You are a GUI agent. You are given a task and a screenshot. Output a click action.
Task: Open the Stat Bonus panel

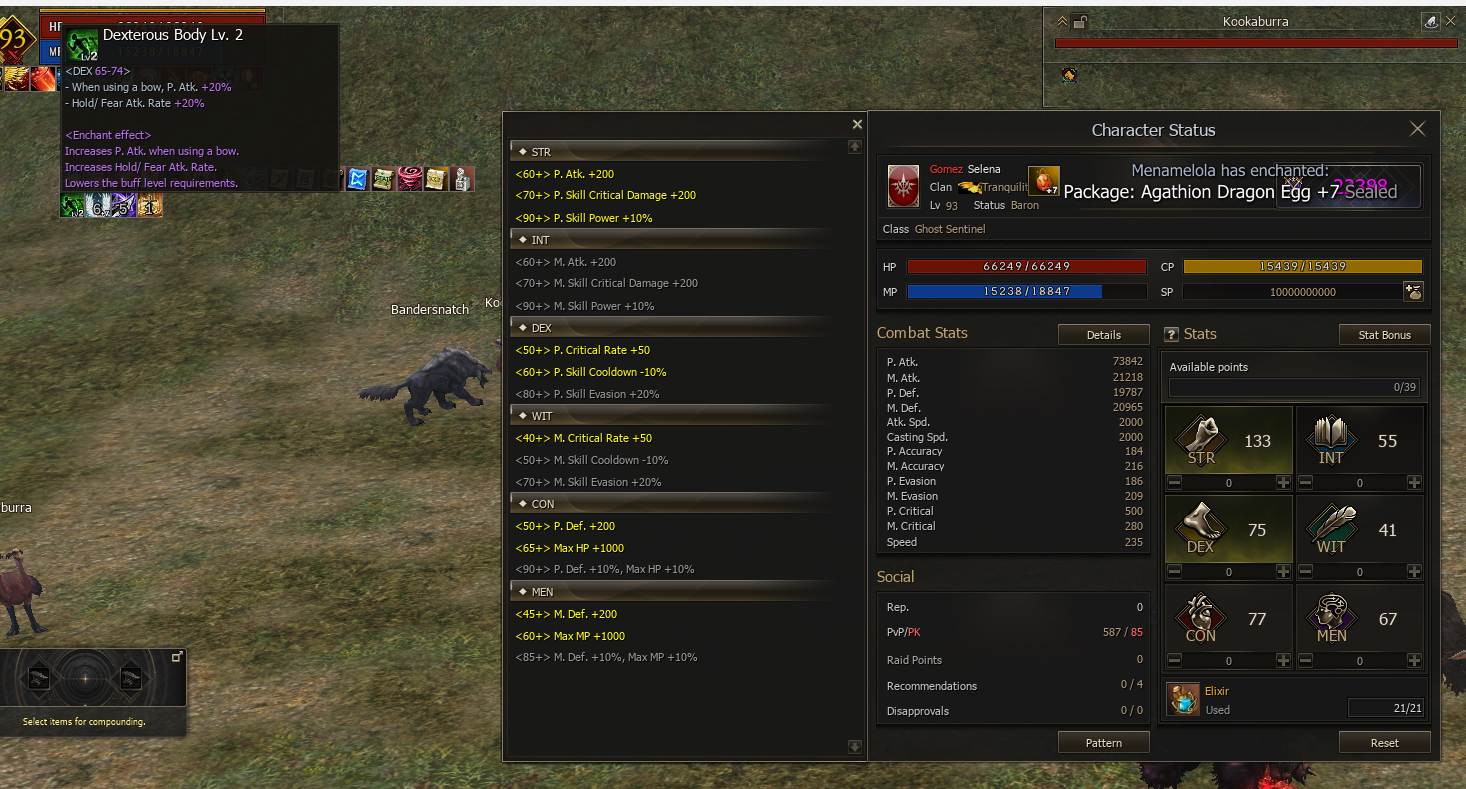point(1384,335)
